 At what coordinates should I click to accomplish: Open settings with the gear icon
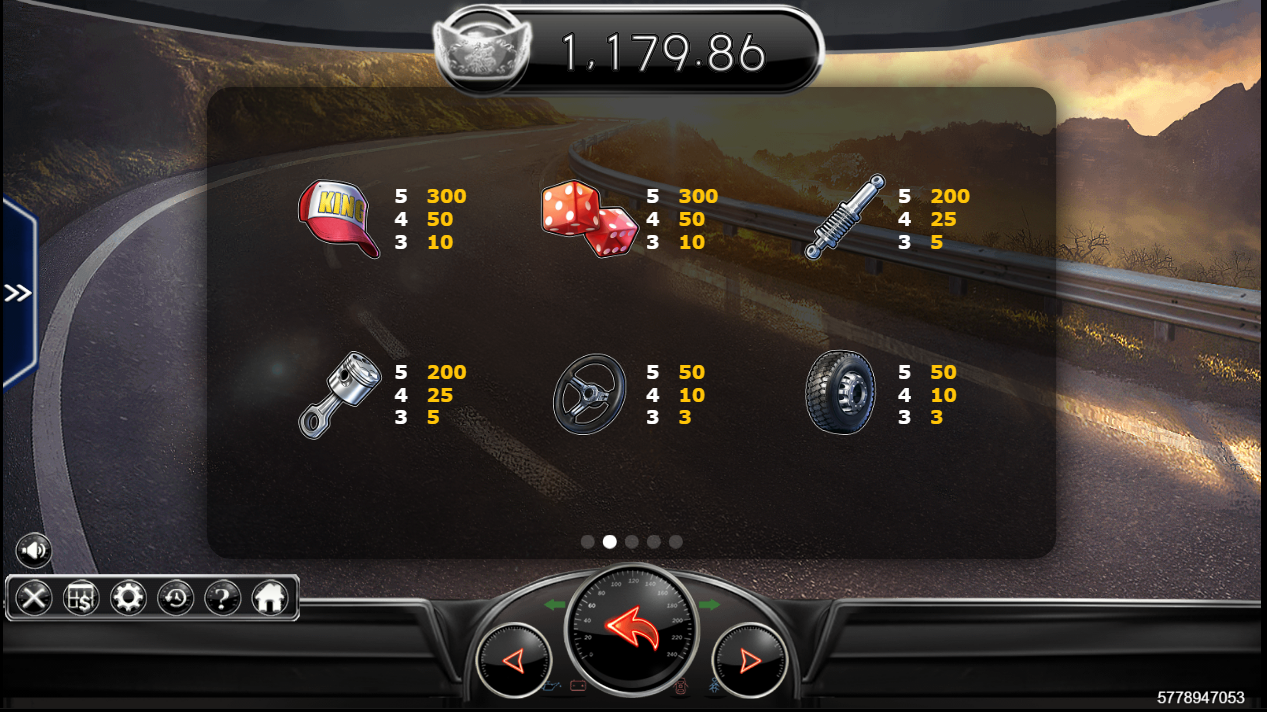coord(128,598)
